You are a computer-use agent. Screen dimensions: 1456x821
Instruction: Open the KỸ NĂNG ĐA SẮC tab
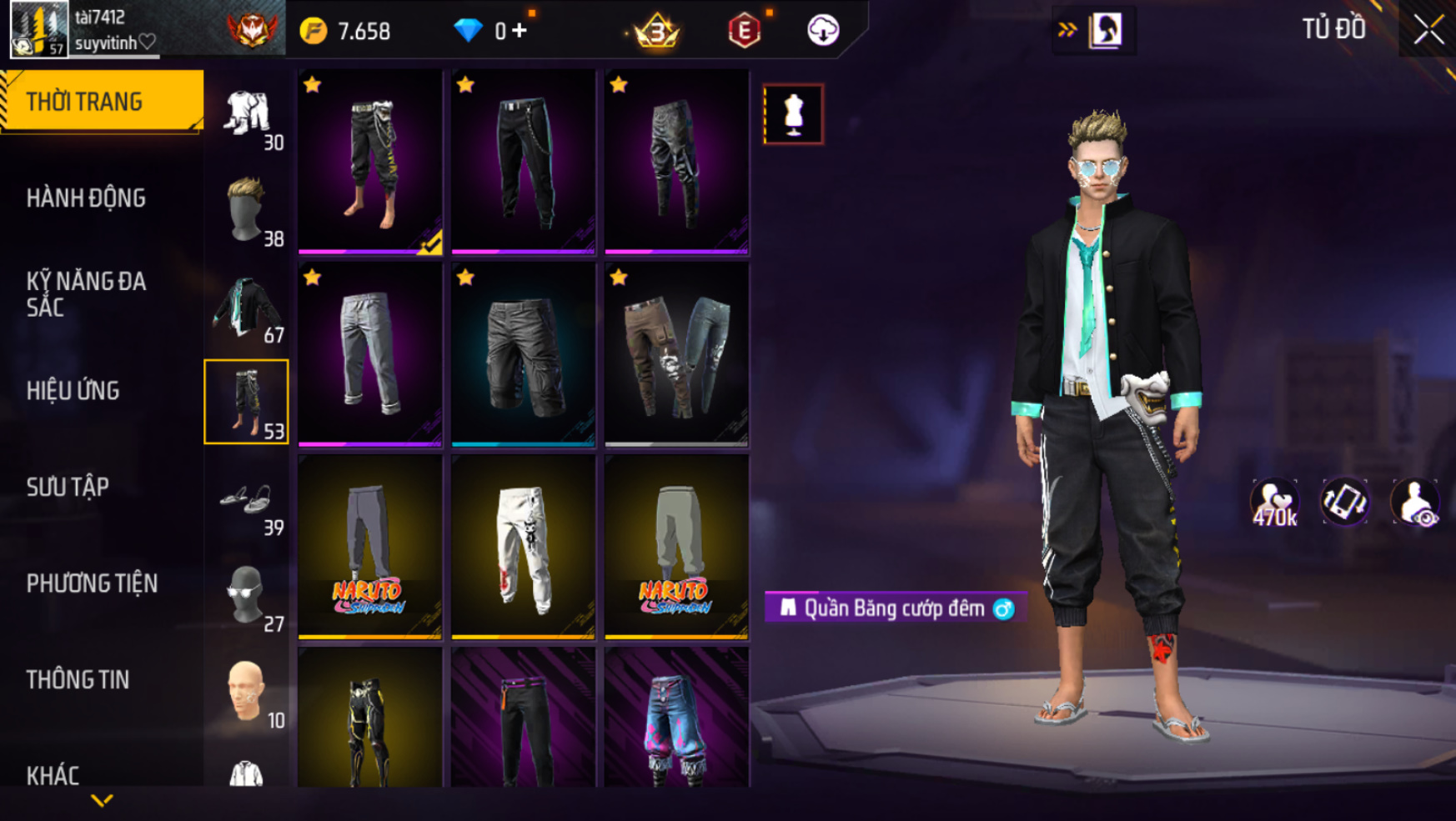tap(86, 294)
